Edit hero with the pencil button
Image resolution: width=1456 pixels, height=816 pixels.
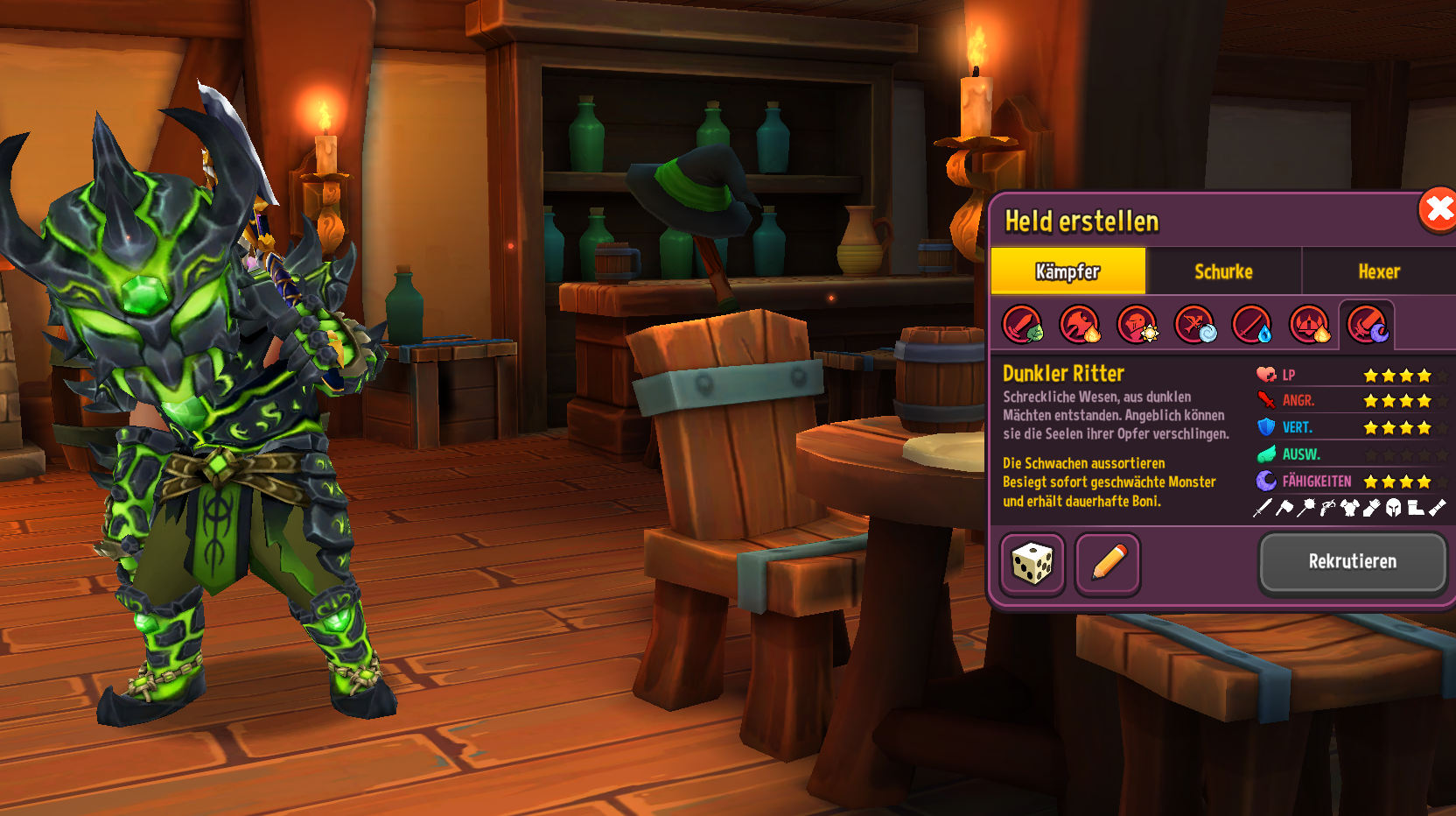1108,563
